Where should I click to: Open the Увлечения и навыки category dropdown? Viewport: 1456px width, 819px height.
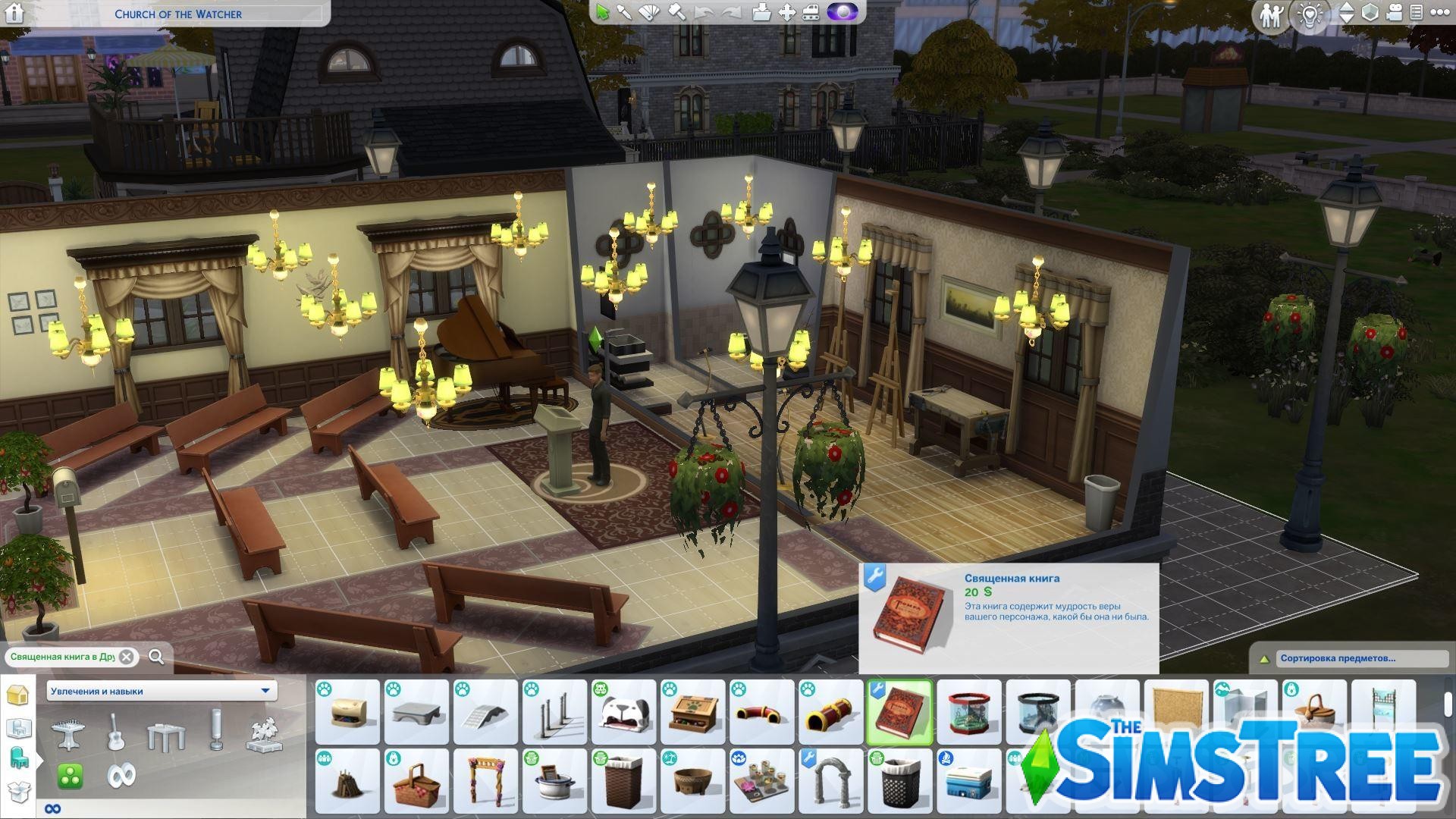point(159,691)
